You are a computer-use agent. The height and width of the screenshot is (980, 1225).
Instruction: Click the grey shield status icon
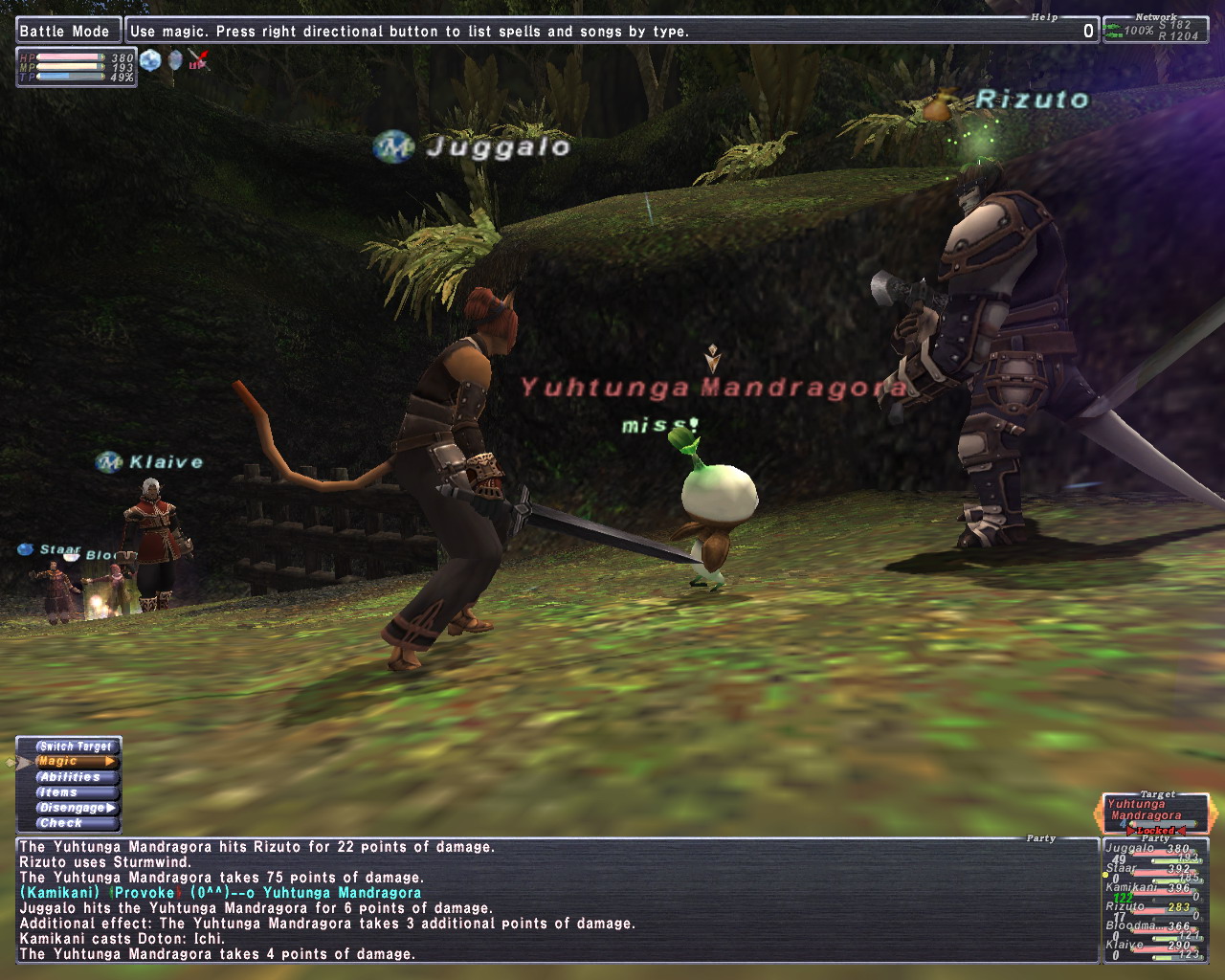pos(174,61)
